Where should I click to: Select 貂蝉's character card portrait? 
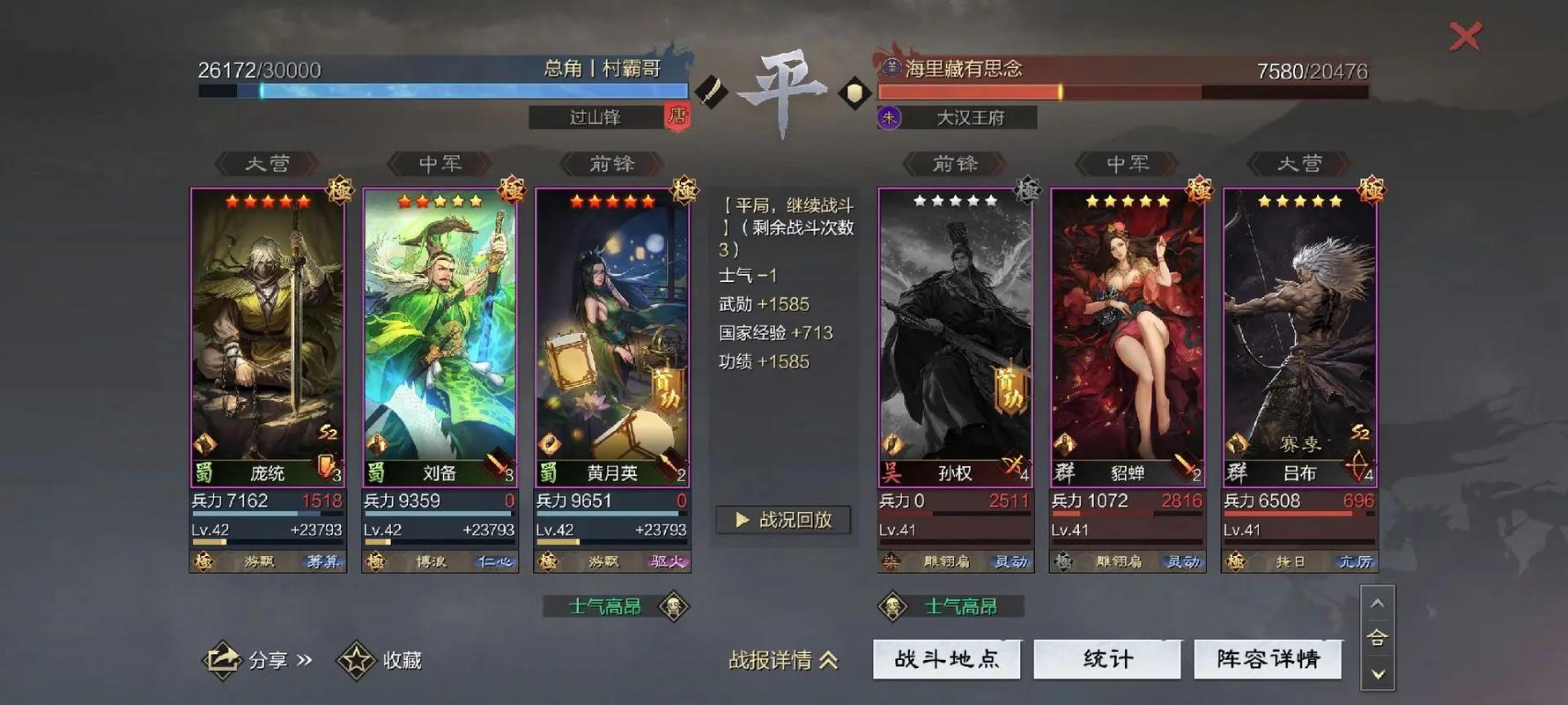[1127, 326]
